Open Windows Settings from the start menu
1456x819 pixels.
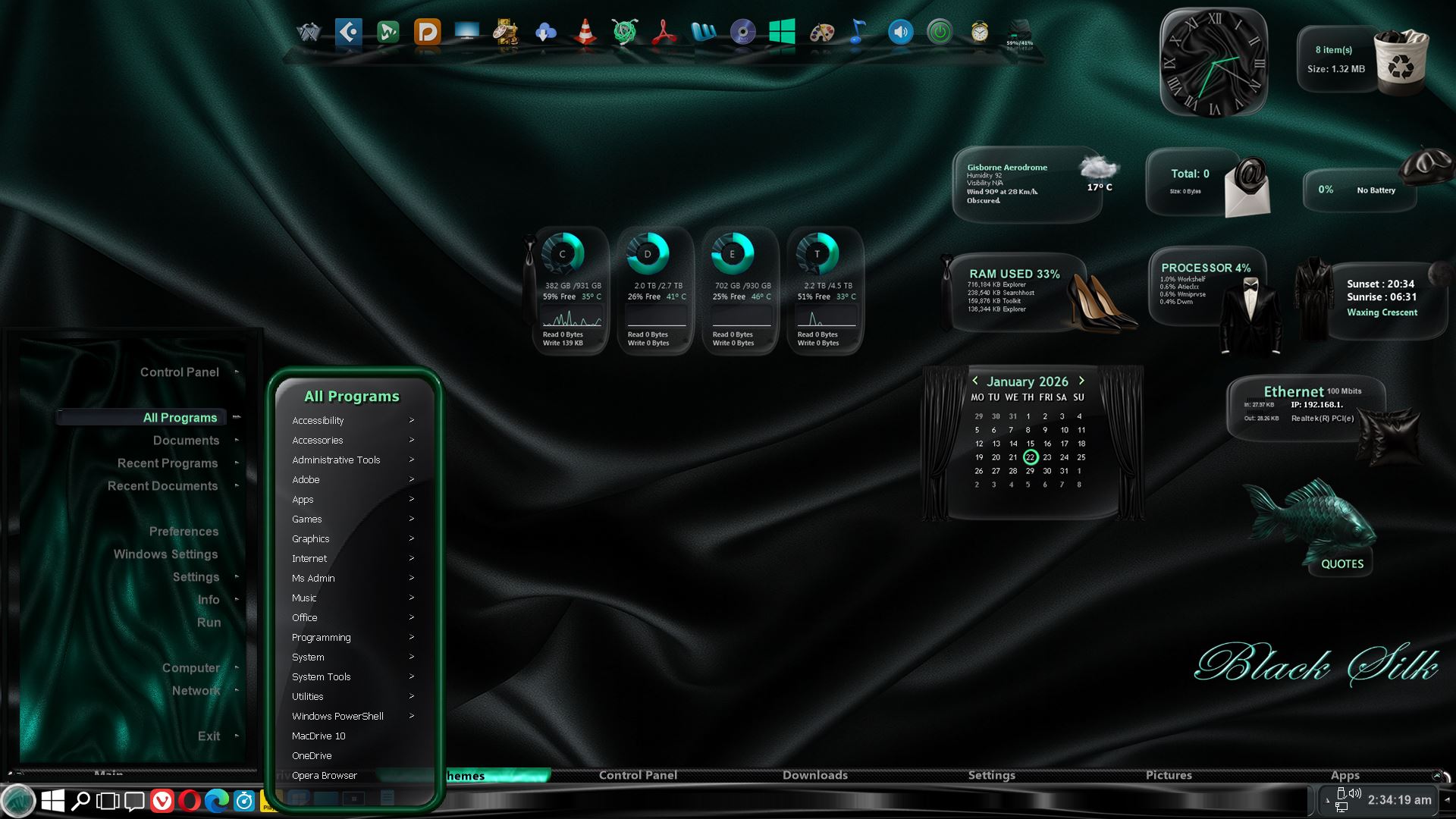(165, 554)
